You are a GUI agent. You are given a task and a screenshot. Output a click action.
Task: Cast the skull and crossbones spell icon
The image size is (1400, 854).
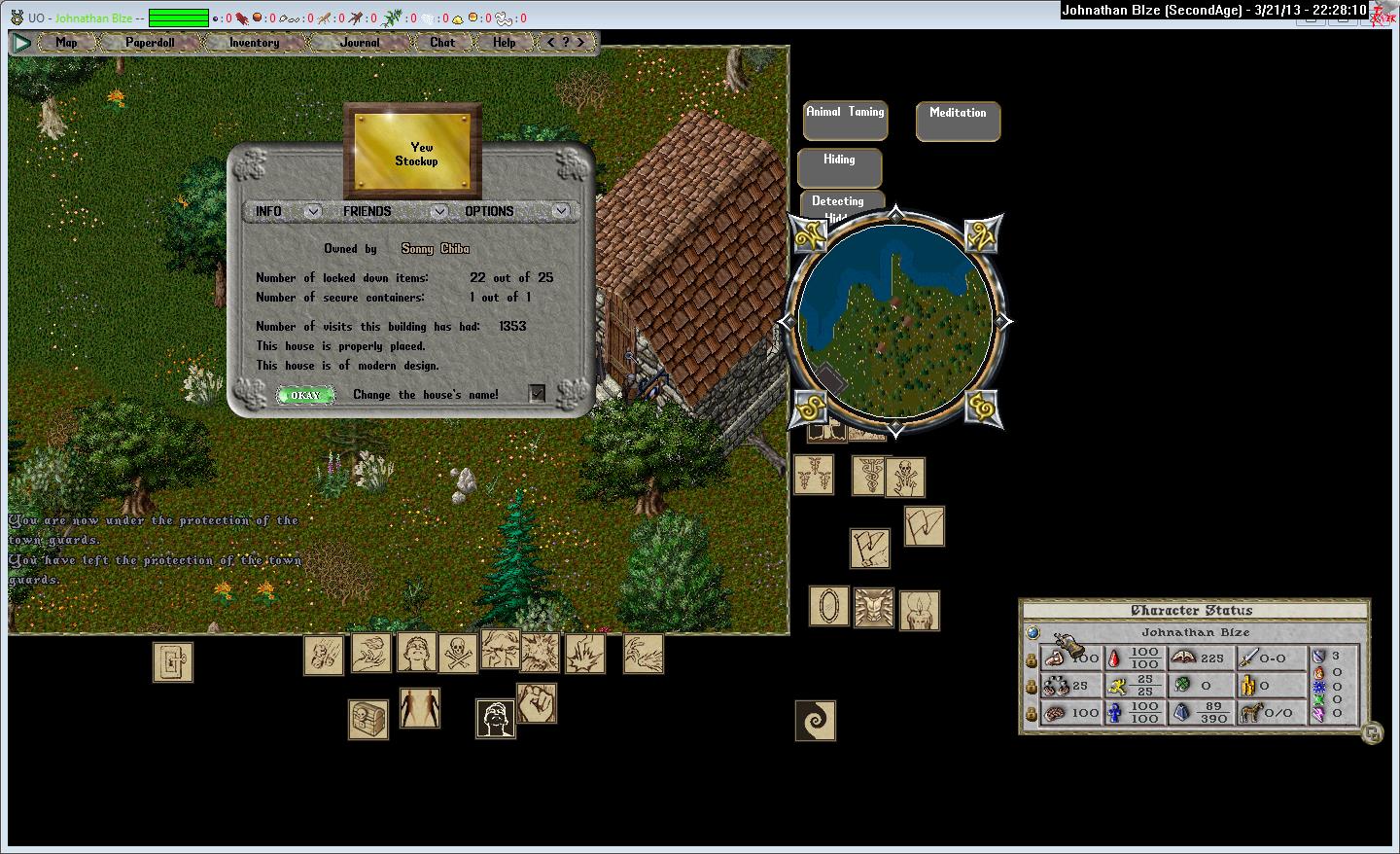pyautogui.click(x=458, y=654)
